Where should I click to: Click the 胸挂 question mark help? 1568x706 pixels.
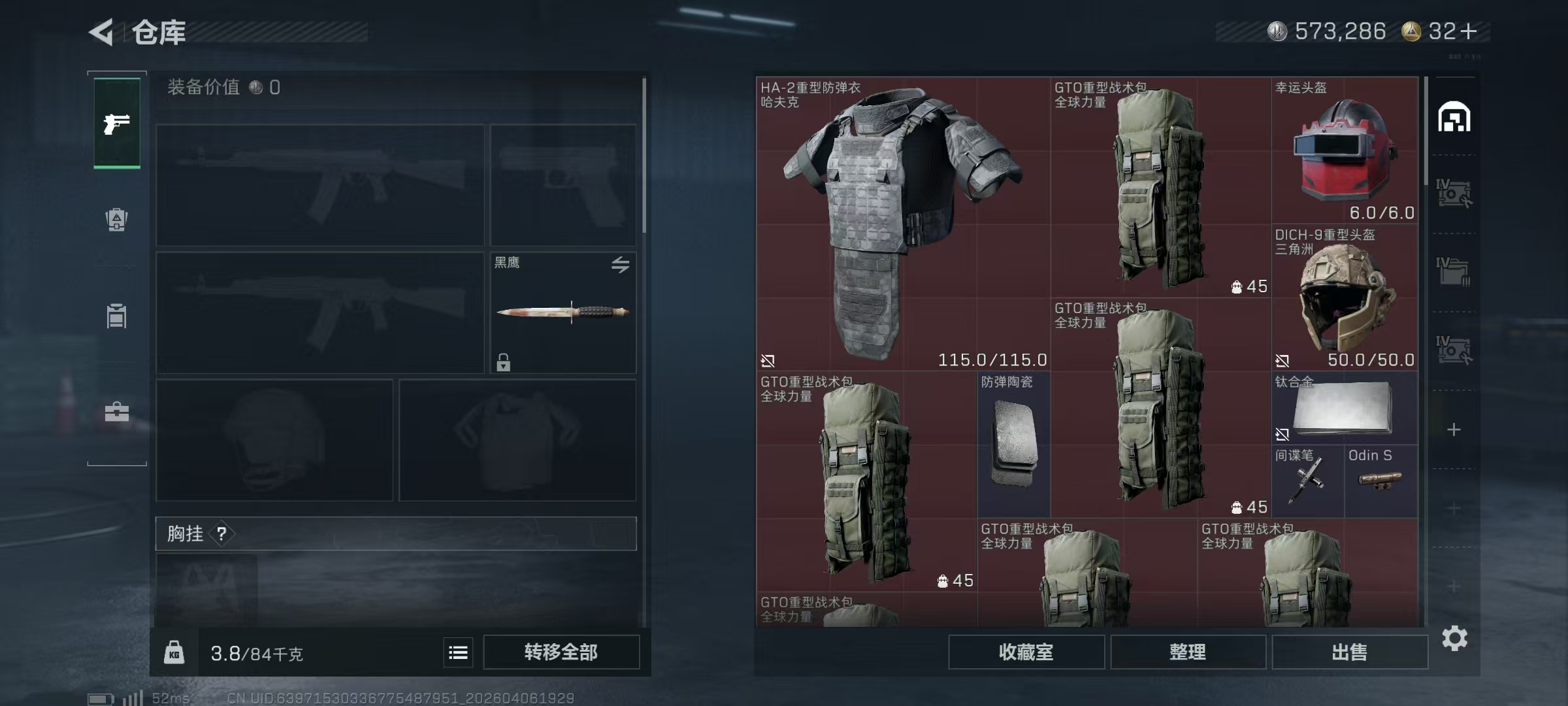coord(222,534)
